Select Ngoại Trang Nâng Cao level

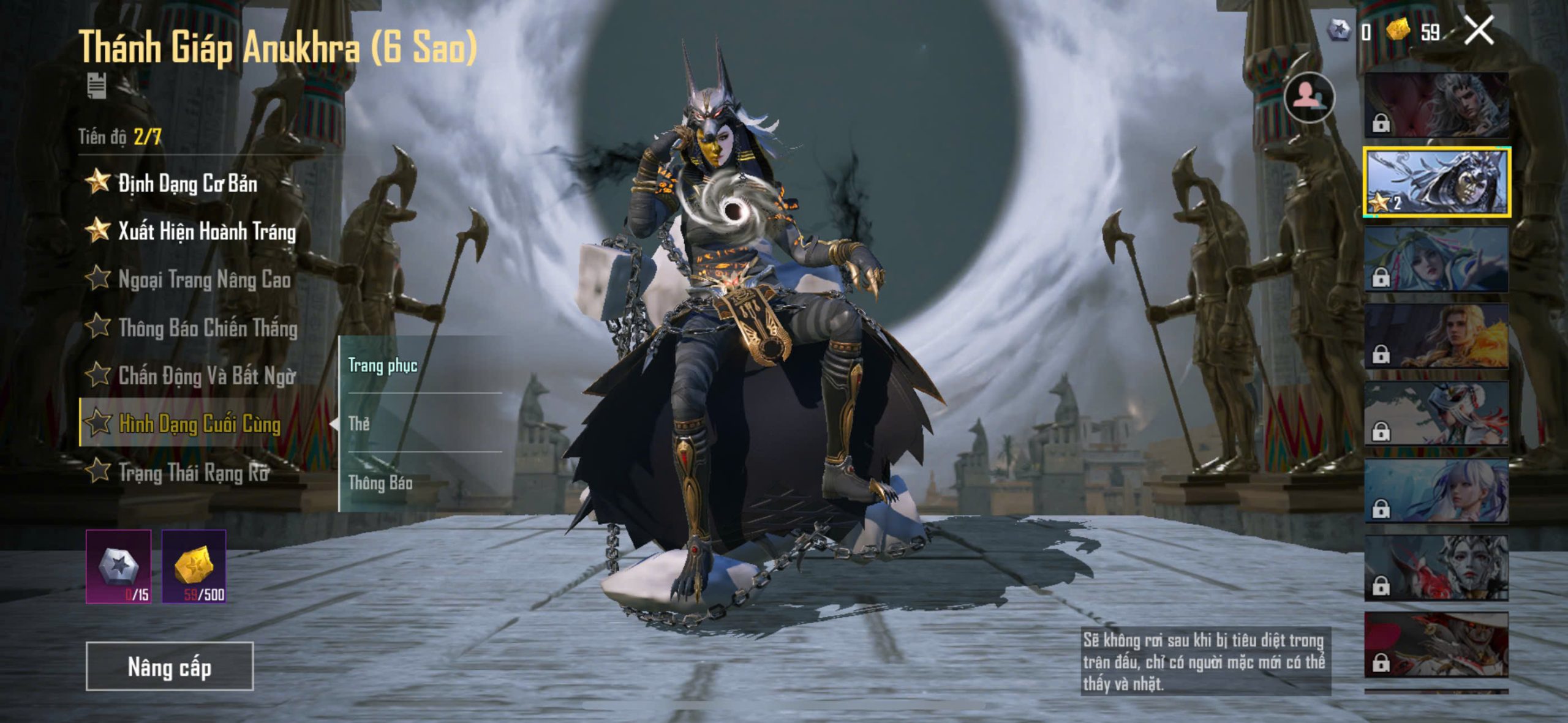pyautogui.click(x=203, y=280)
